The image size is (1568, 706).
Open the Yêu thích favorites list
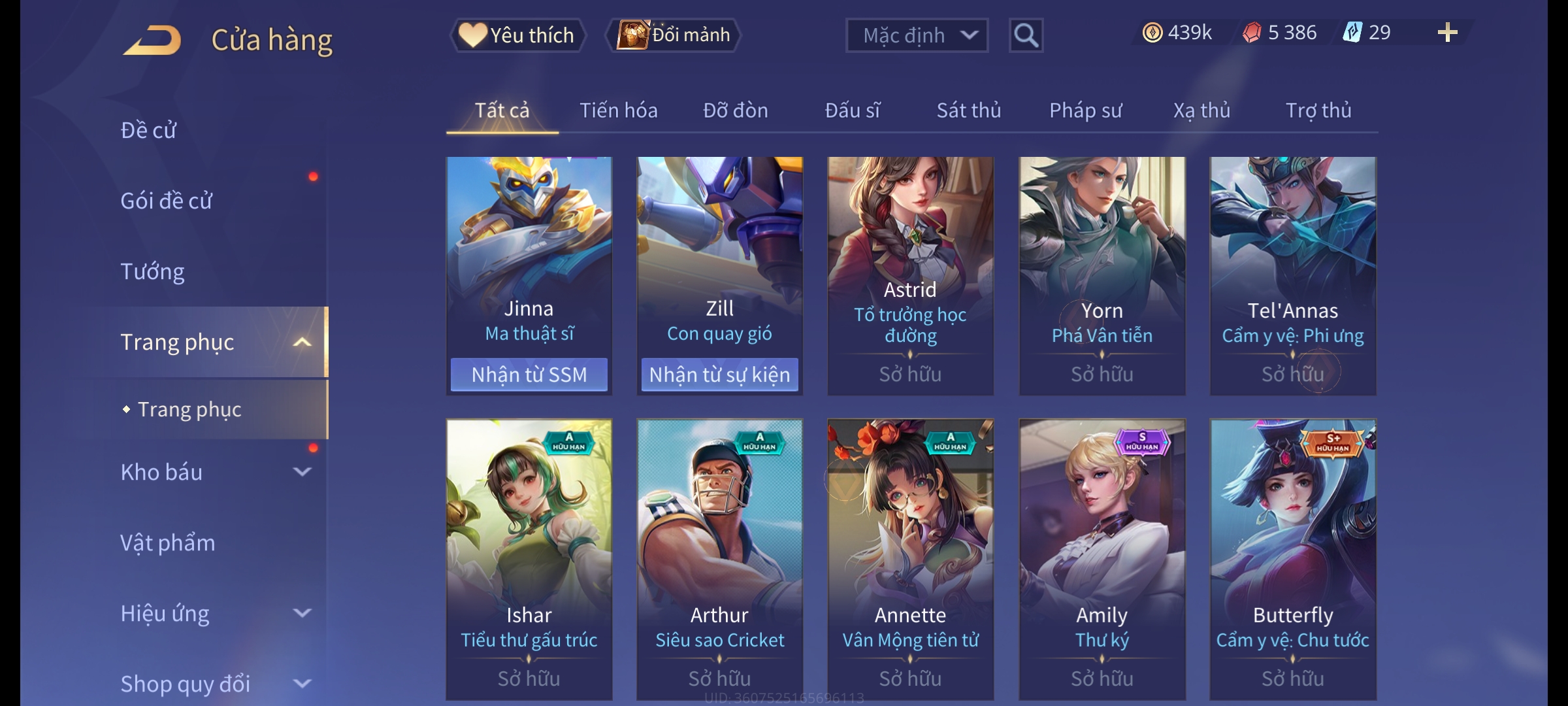click(x=517, y=35)
